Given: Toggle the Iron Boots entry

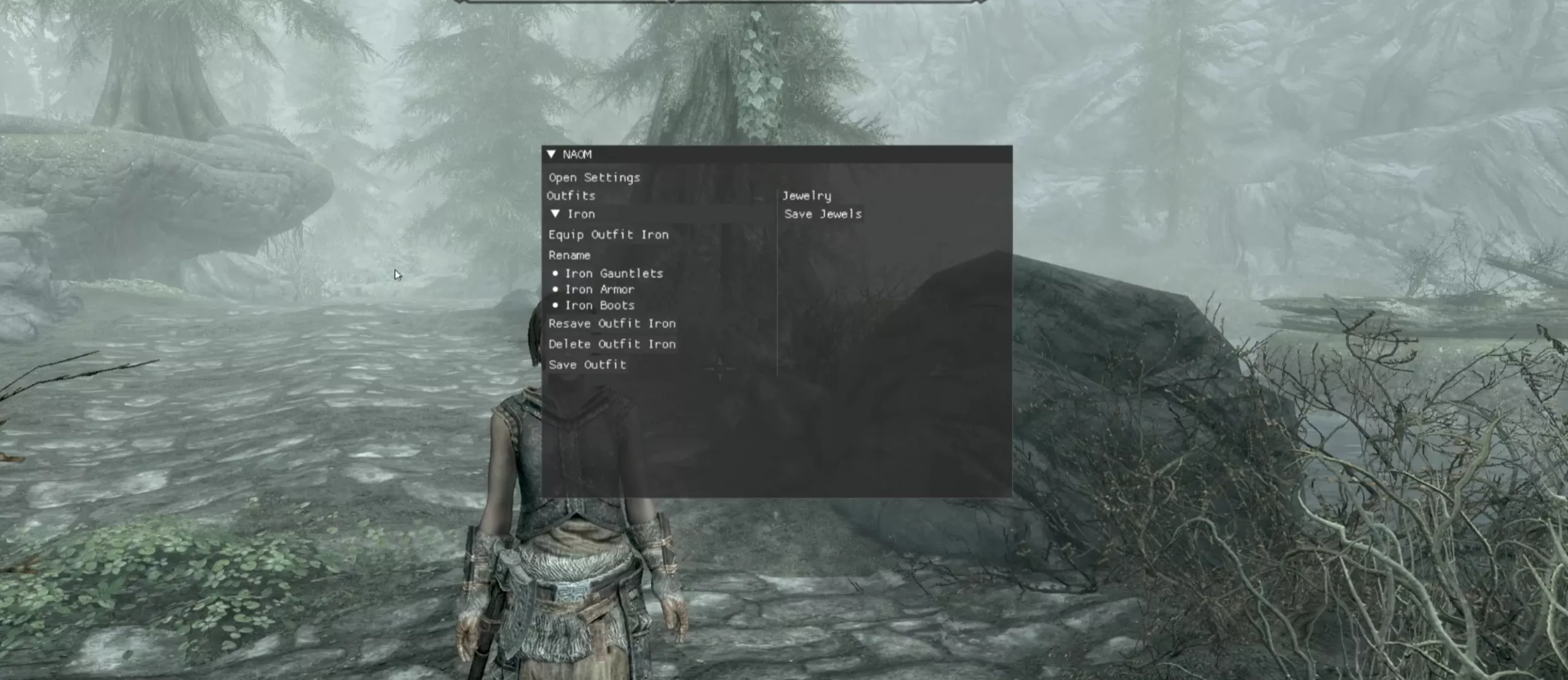Looking at the screenshot, I should [600, 305].
